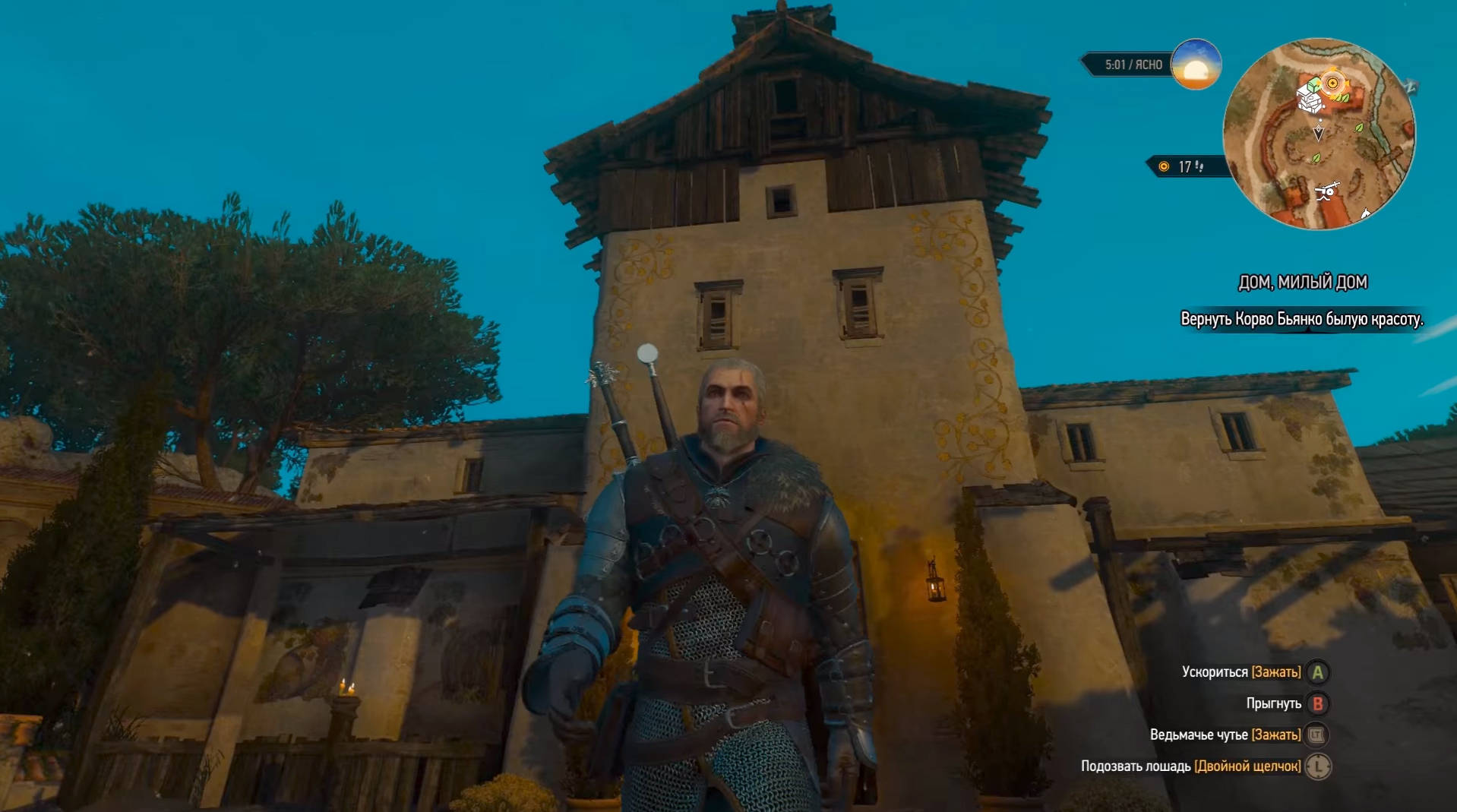1457x812 pixels.
Task: Select the yellow quest objective marker on minimap
Action: pyautogui.click(x=1332, y=83)
